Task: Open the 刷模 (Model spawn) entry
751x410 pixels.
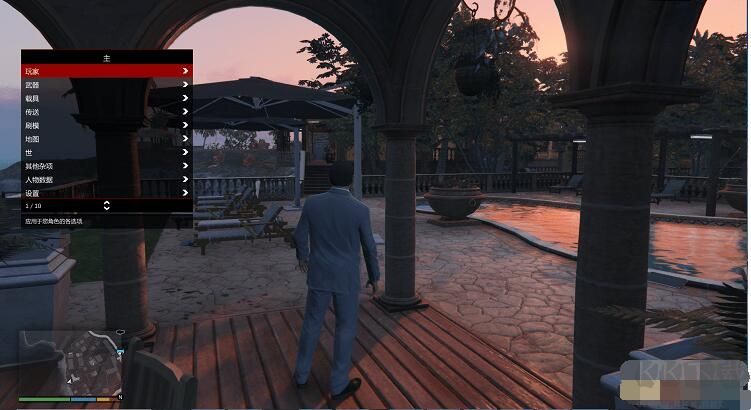Action: 106,125
